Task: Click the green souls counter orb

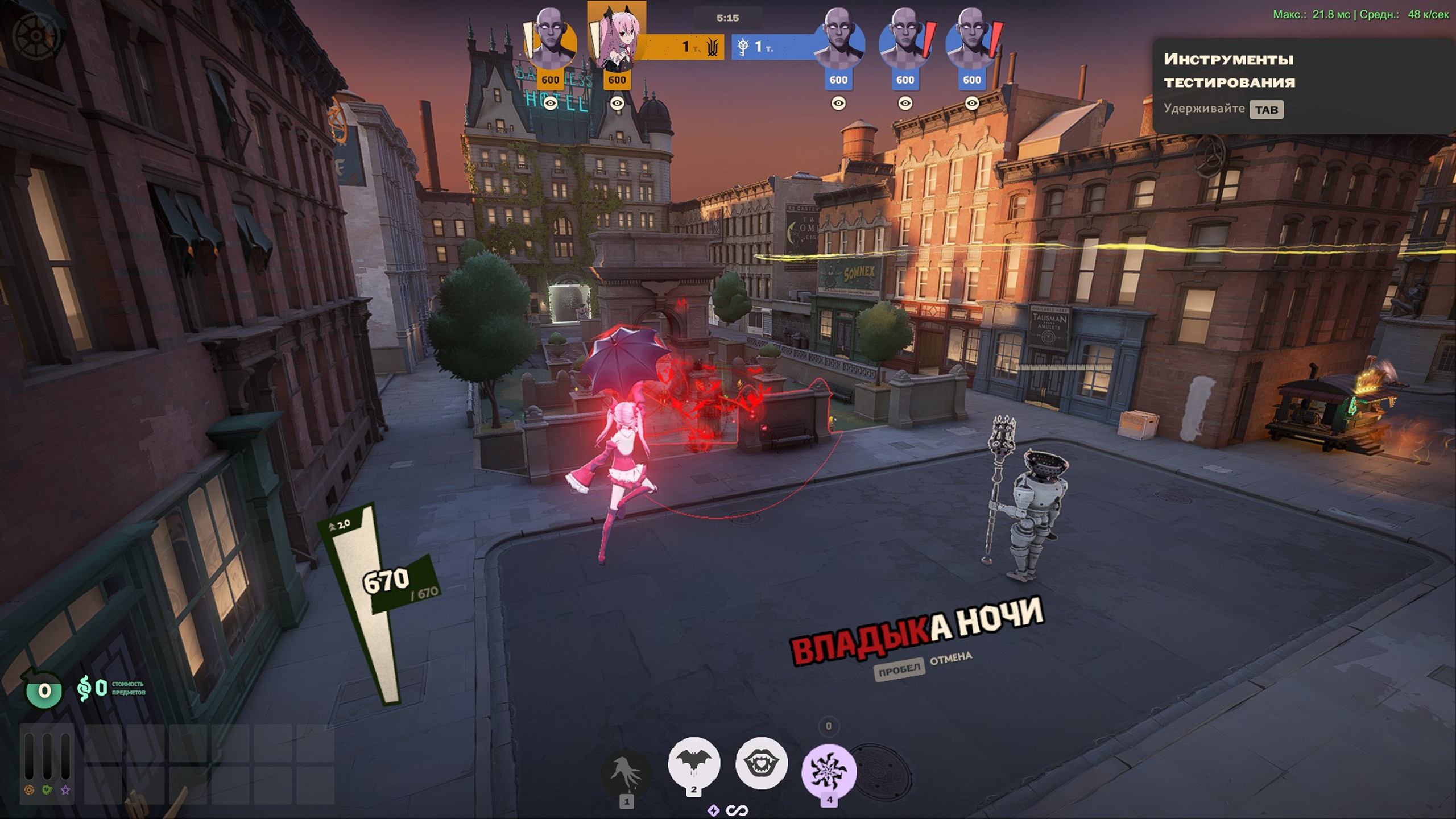Action: (44, 690)
